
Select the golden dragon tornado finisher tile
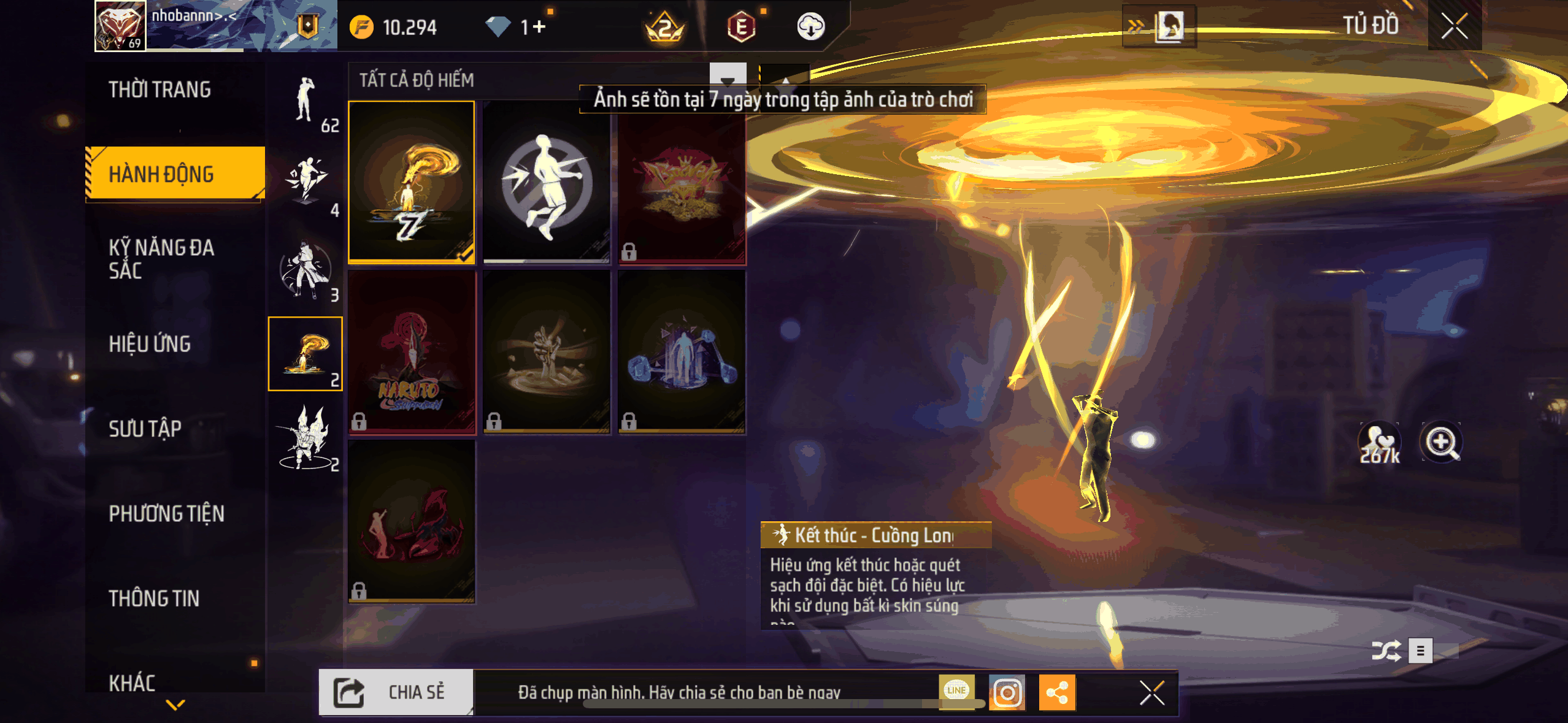click(411, 182)
